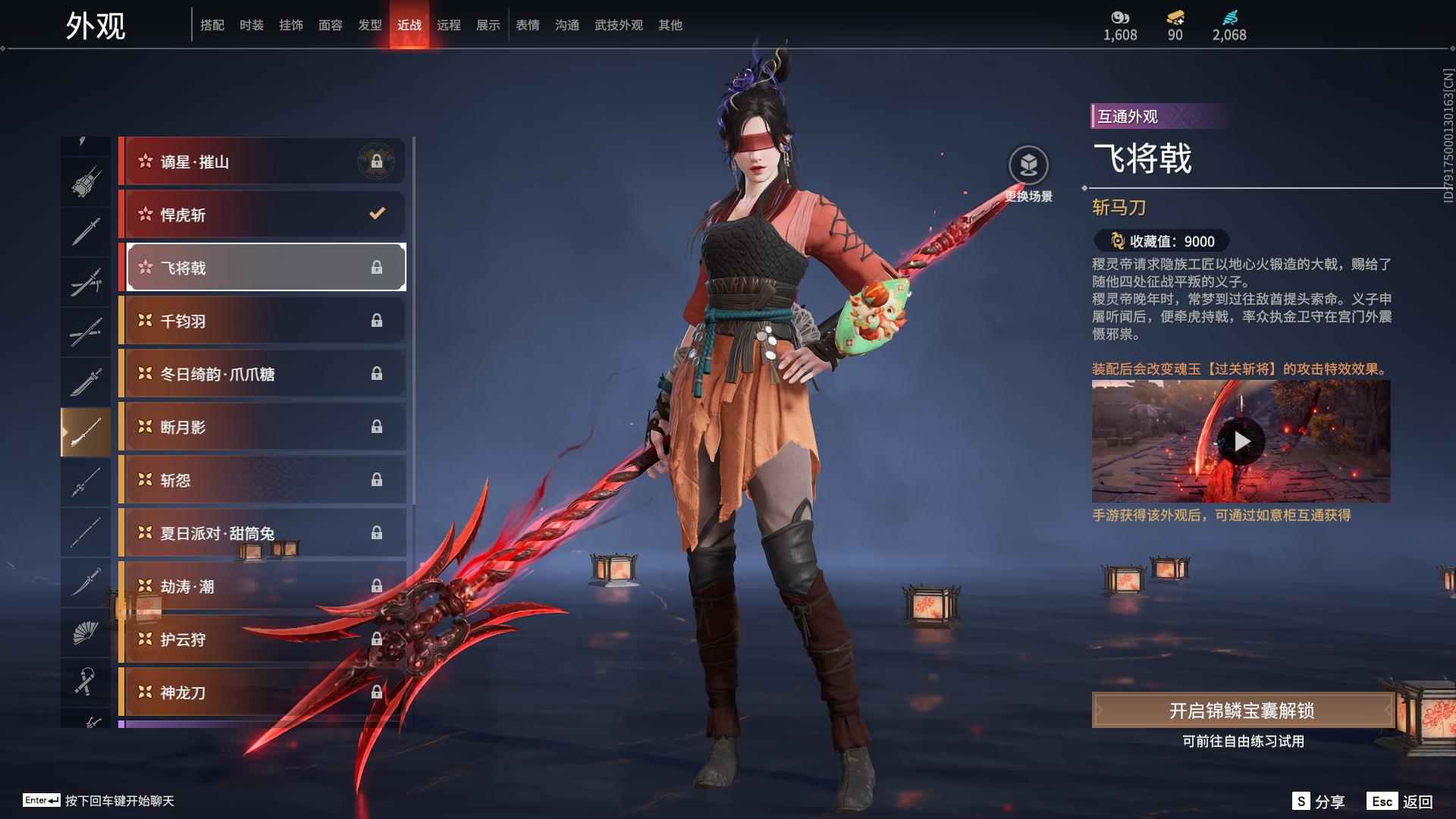Open the 武技外观 tab
1456x819 pixels.
(617, 24)
